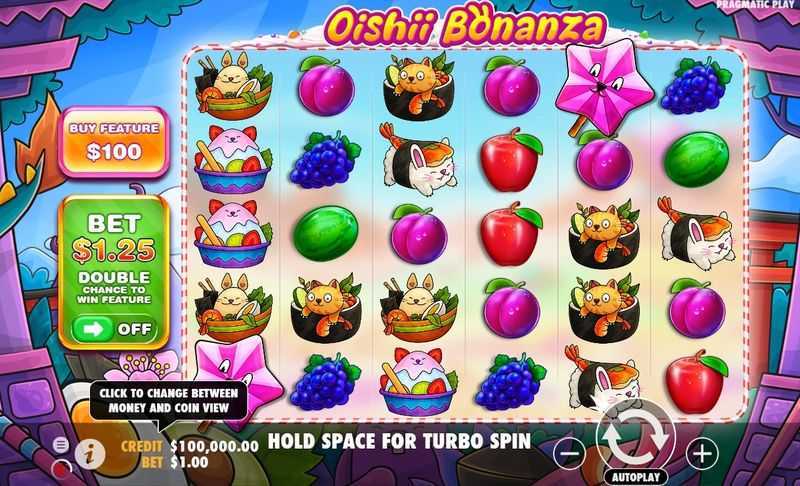Decrease the bet with the minus button
The image size is (800, 486).
tap(569, 453)
